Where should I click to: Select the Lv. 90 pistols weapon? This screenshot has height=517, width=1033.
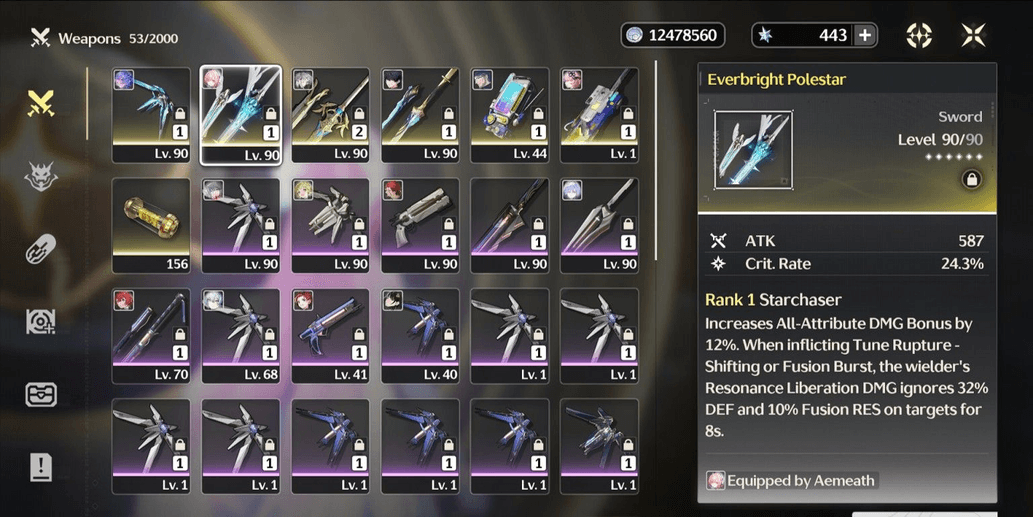(x=419, y=225)
